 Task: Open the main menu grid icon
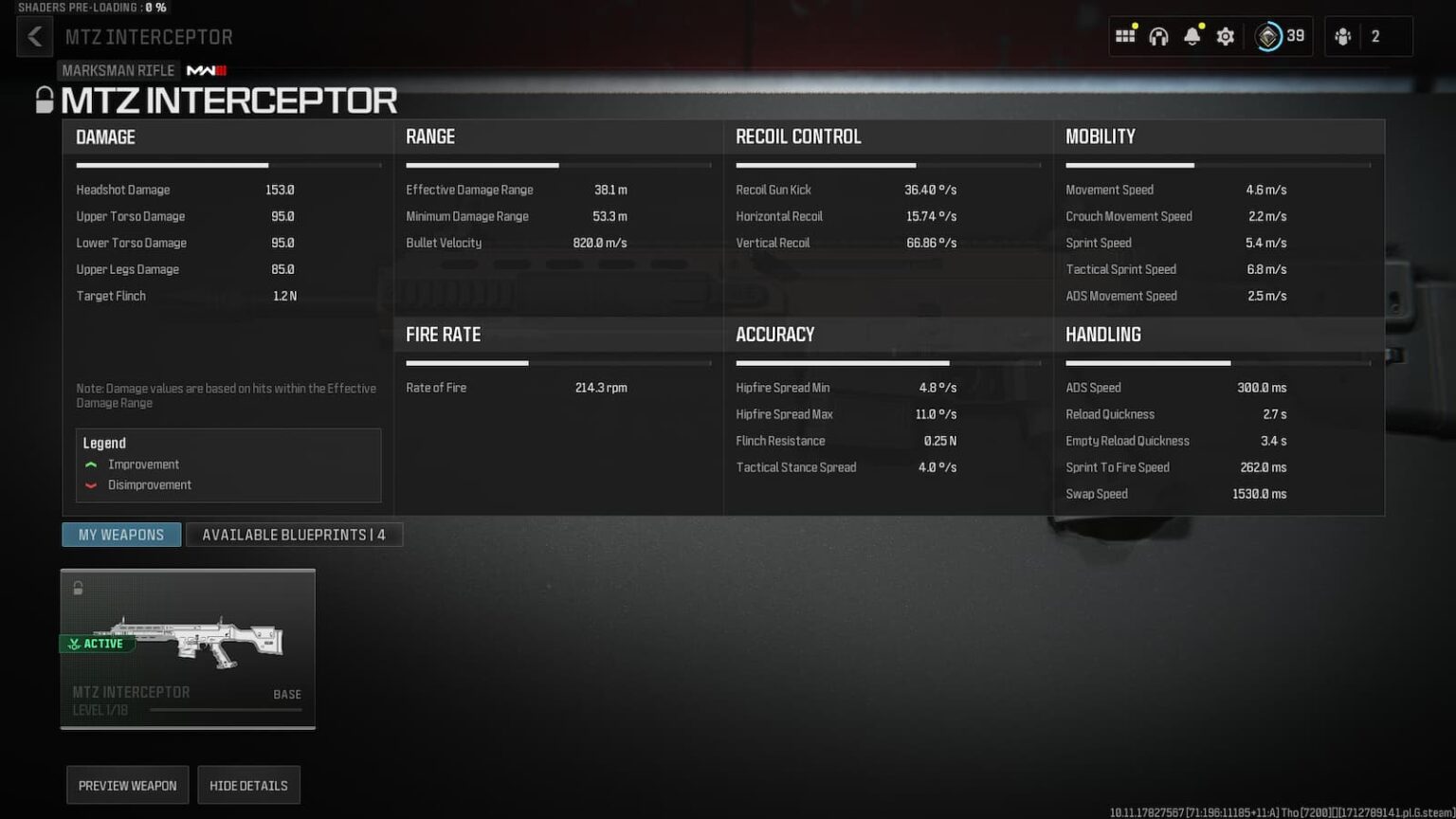point(1125,35)
